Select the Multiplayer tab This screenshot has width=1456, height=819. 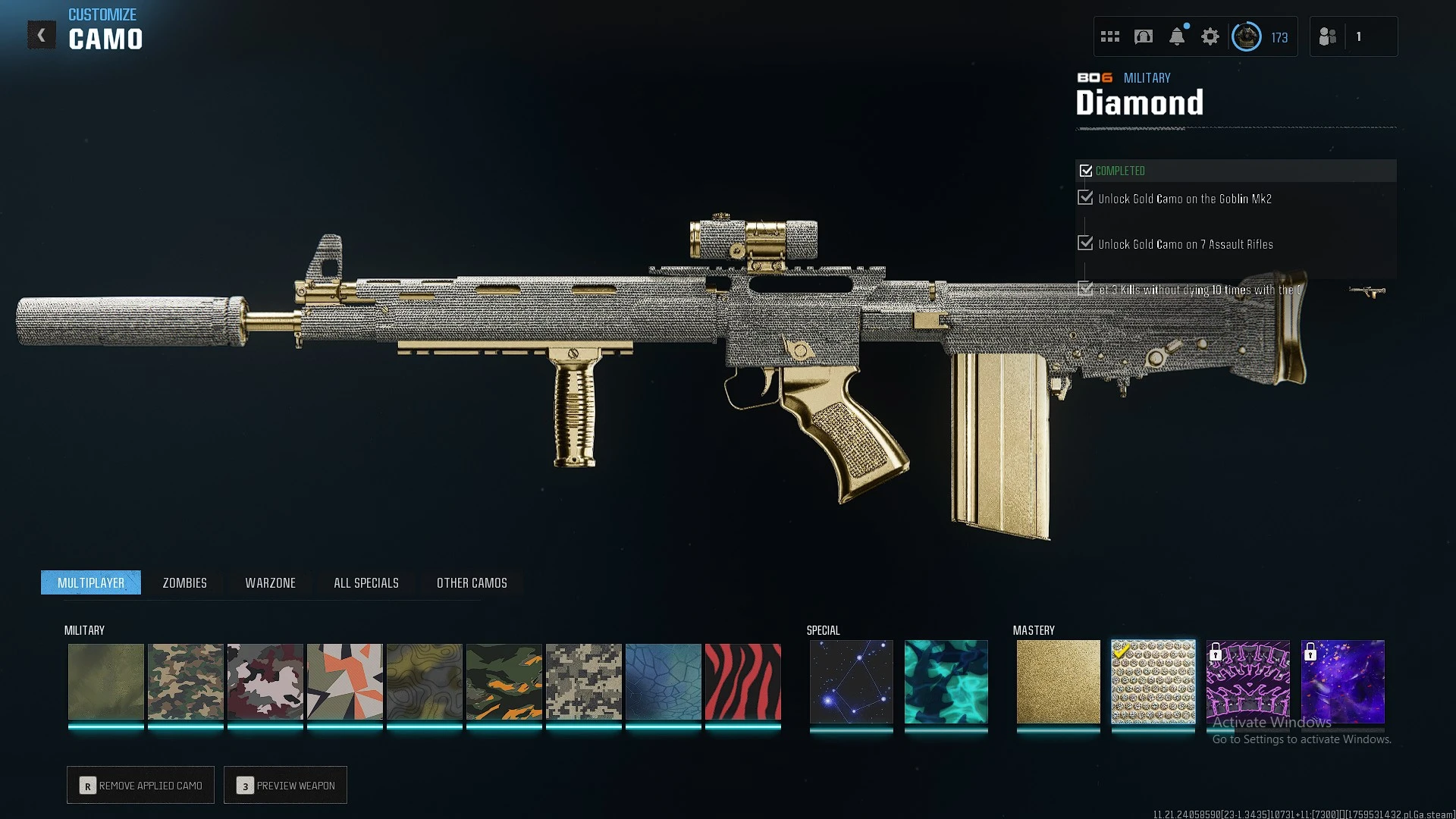coord(91,582)
